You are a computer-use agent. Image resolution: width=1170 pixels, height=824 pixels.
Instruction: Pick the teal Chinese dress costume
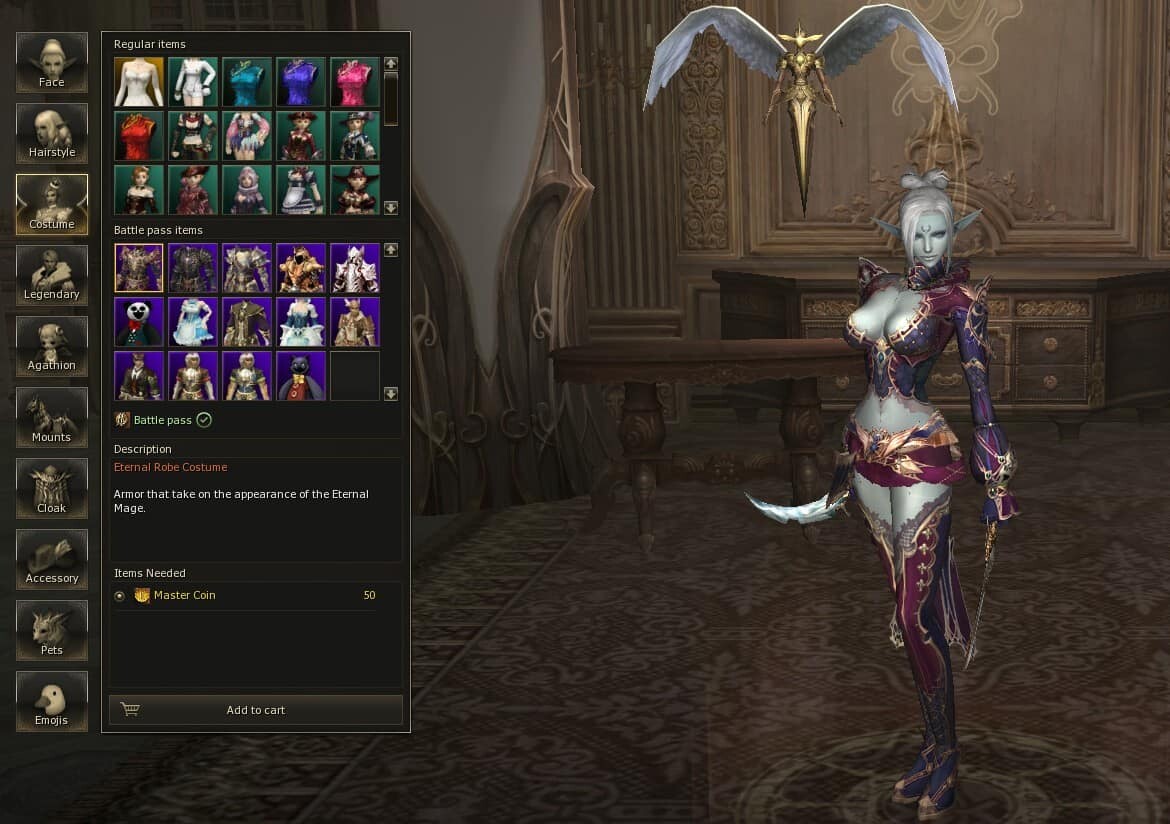coord(247,82)
